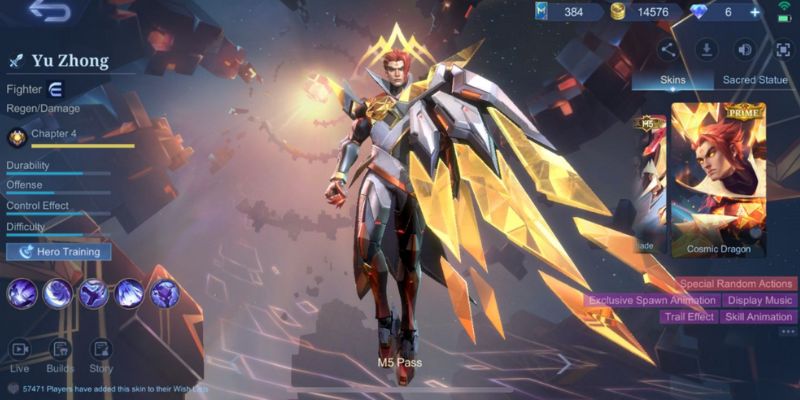Click the Display Music tag

point(759,300)
